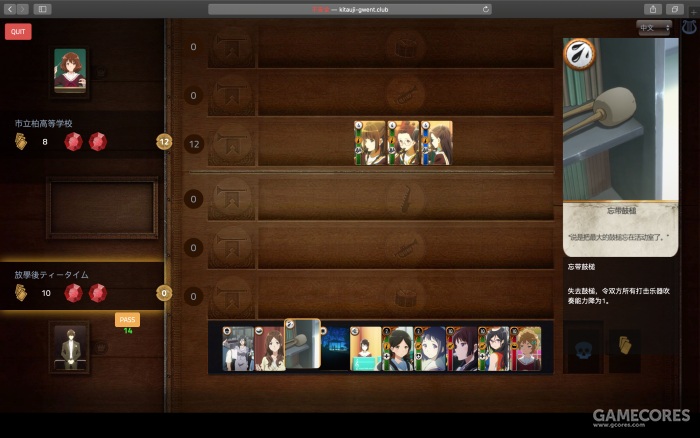The width and height of the screenshot is (700, 438).
Task: Reload the page in the browser address bar
Action: point(486,9)
